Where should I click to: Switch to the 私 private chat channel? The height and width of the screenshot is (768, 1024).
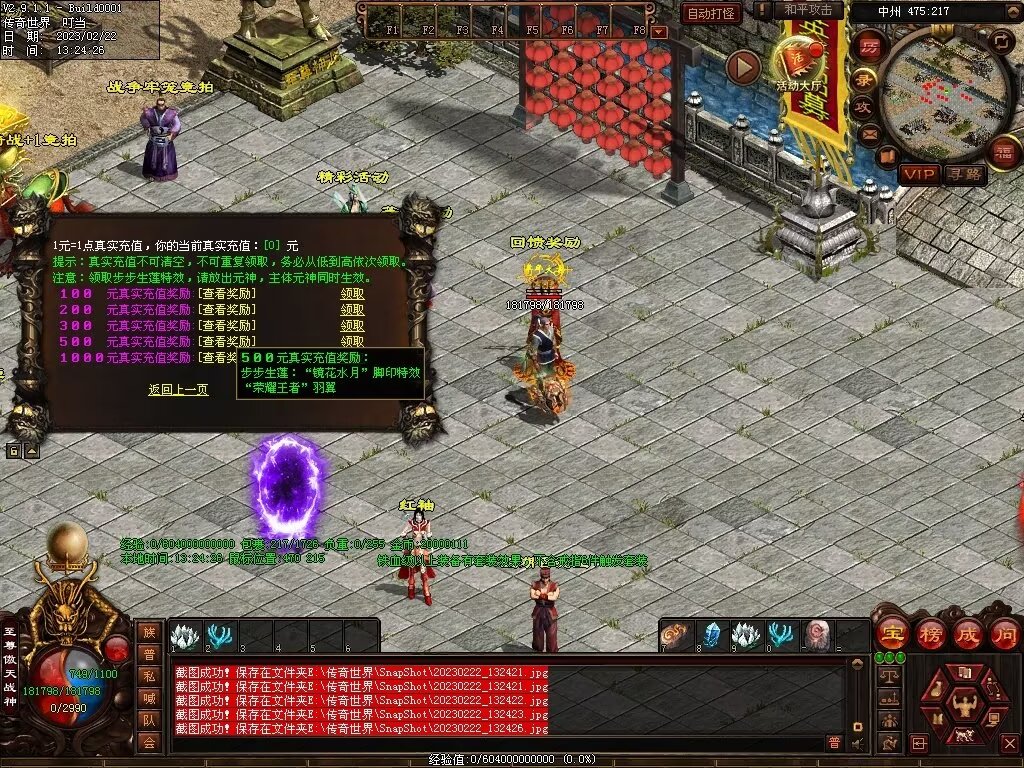tap(149, 675)
